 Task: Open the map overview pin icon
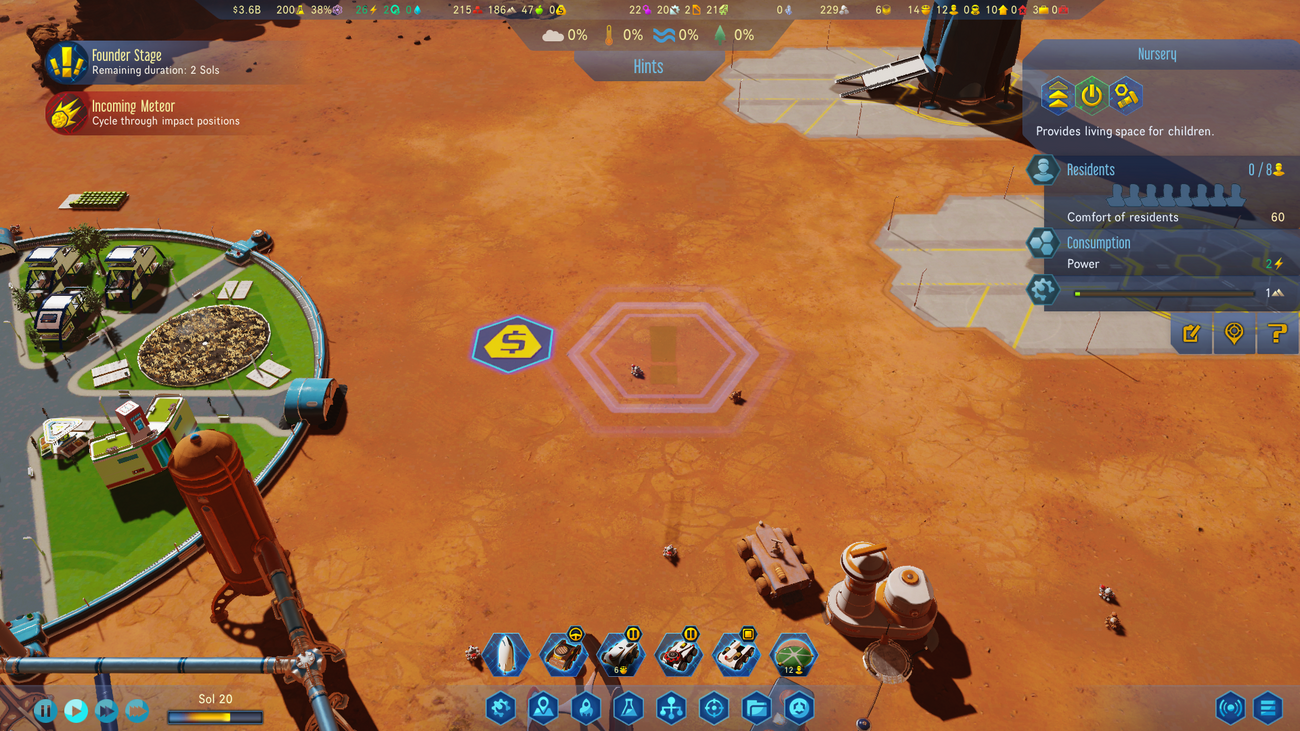543,709
